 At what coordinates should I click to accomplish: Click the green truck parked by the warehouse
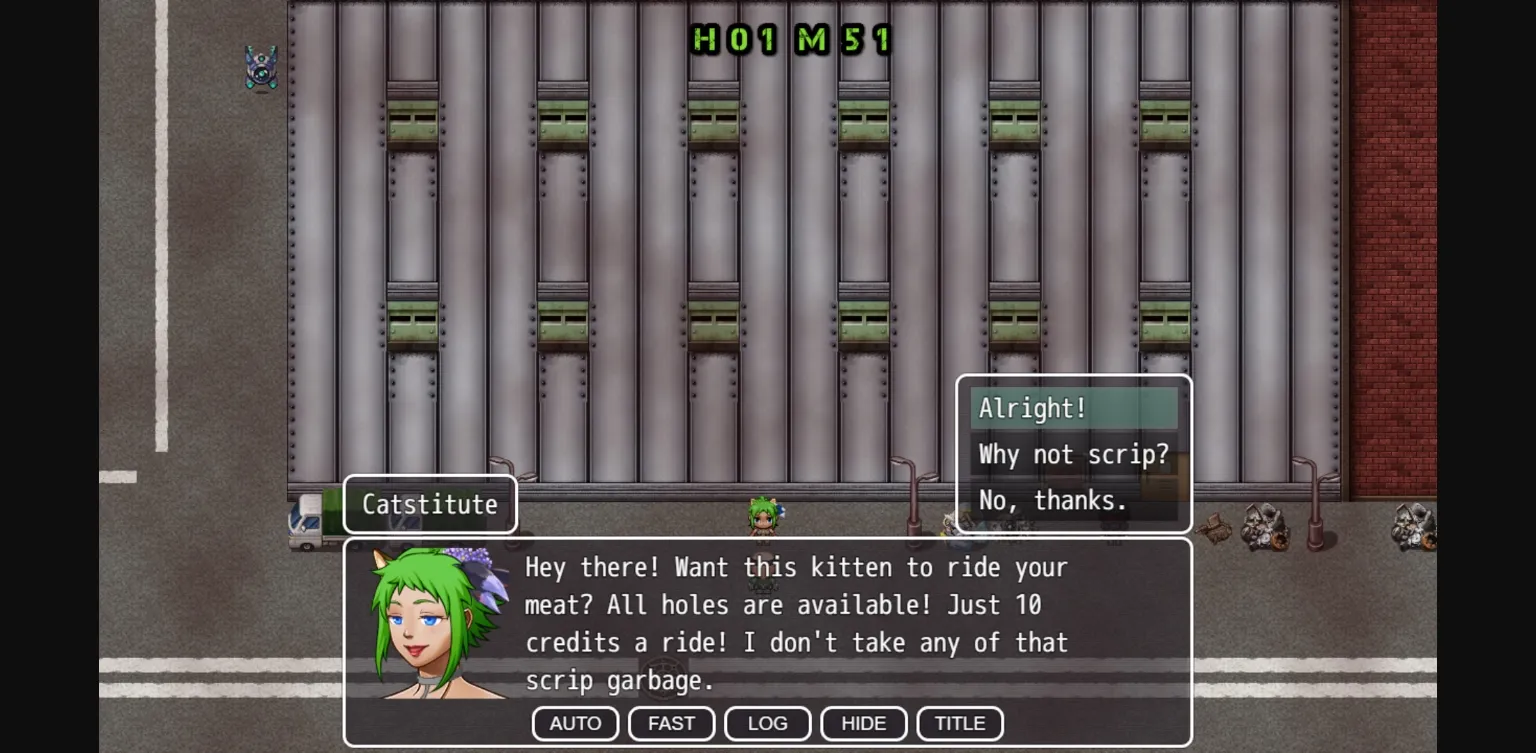305,520
